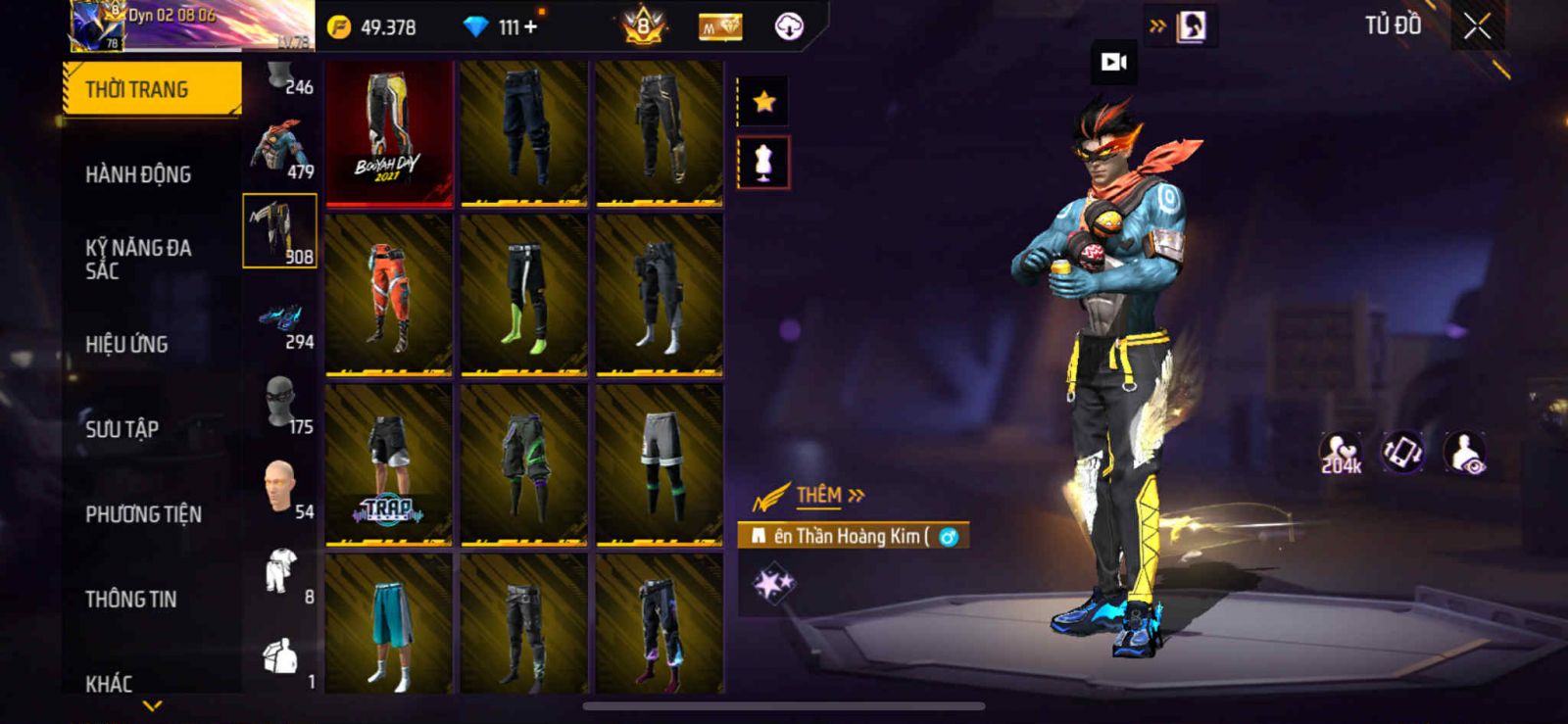Close the wardrobe with the X
Screen dimensions: 1568x724
[1477, 27]
